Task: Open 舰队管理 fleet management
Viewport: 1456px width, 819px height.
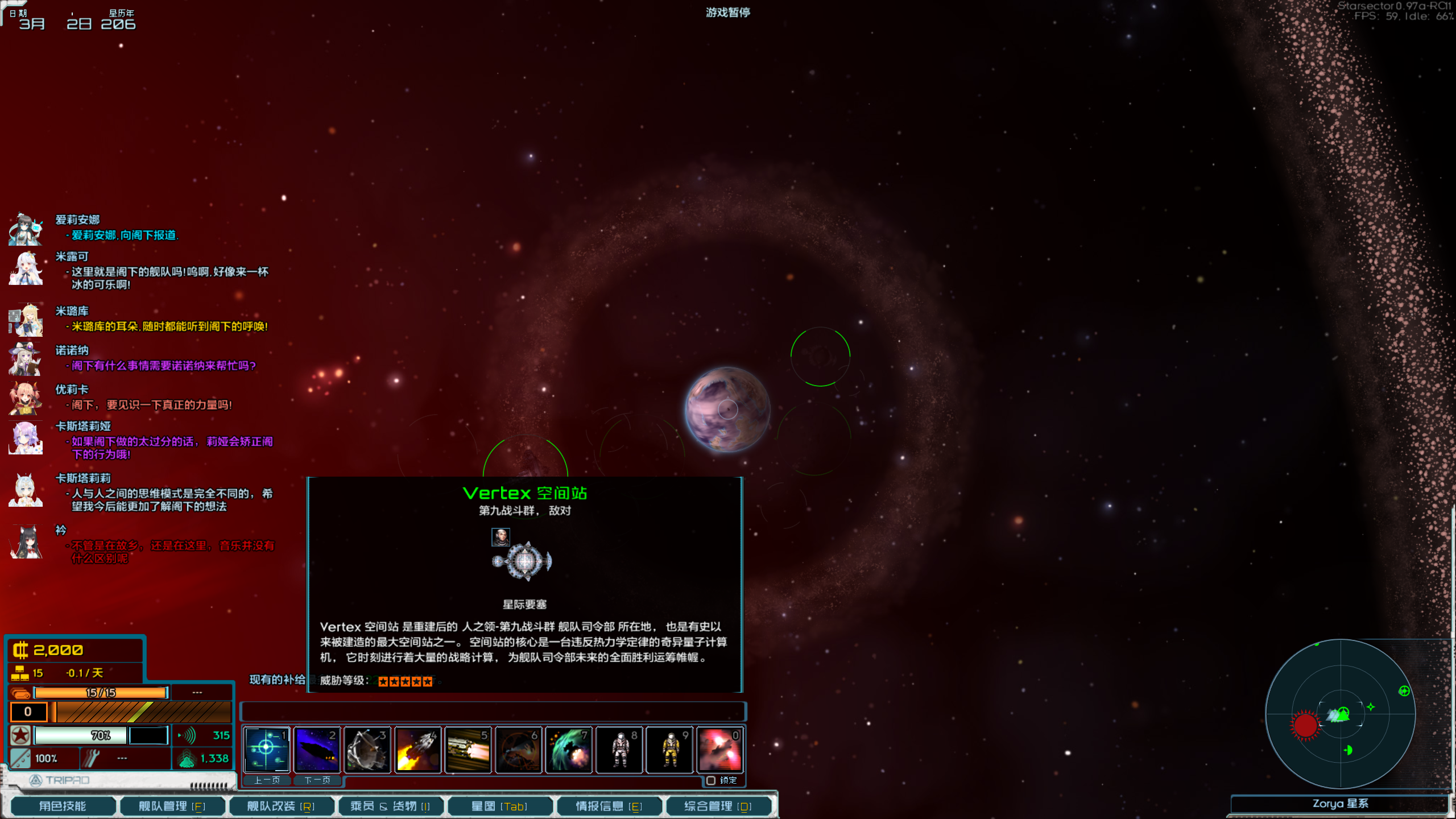Action: [x=171, y=806]
